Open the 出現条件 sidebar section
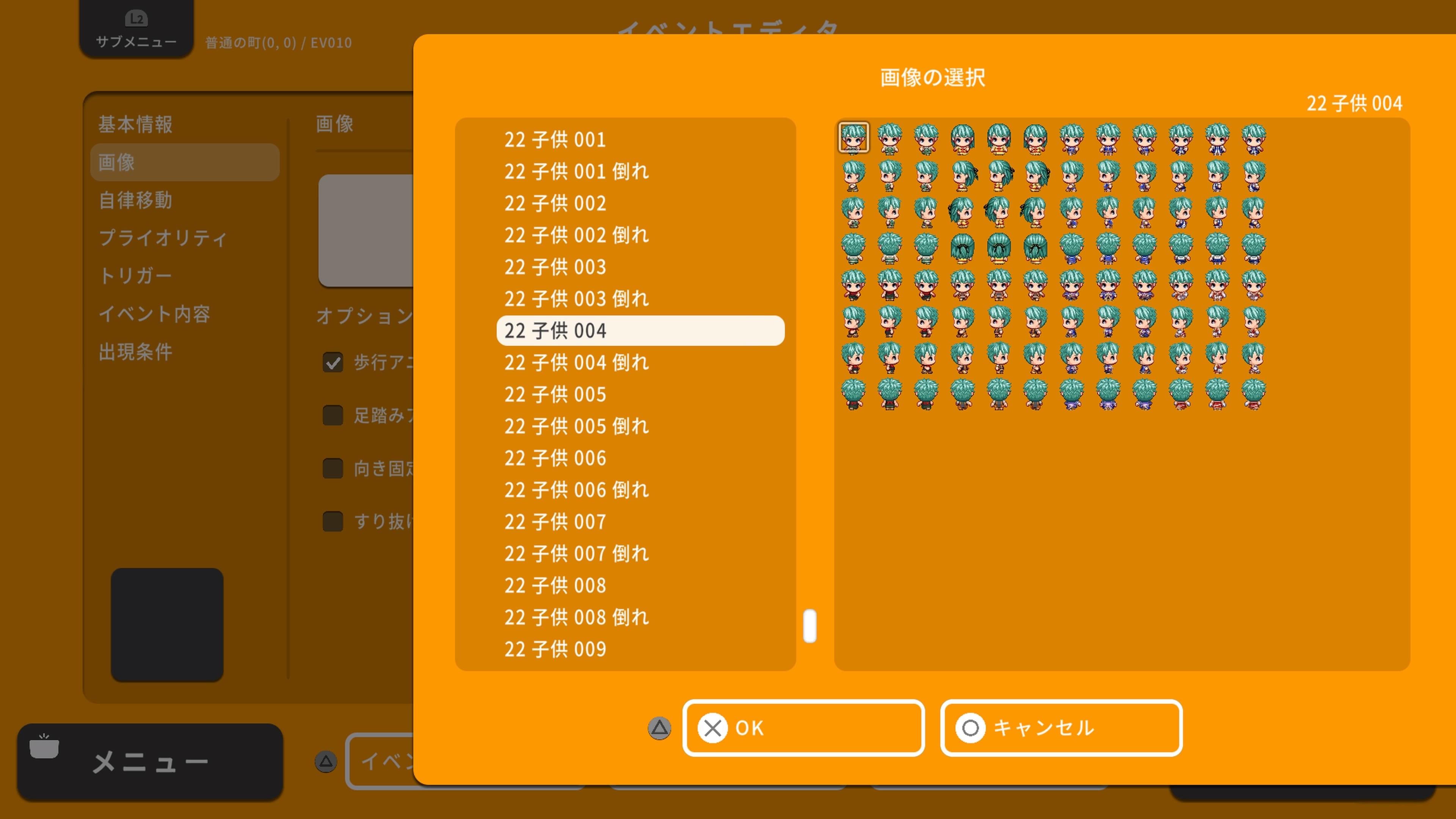The height and width of the screenshot is (819, 1456). click(x=136, y=351)
